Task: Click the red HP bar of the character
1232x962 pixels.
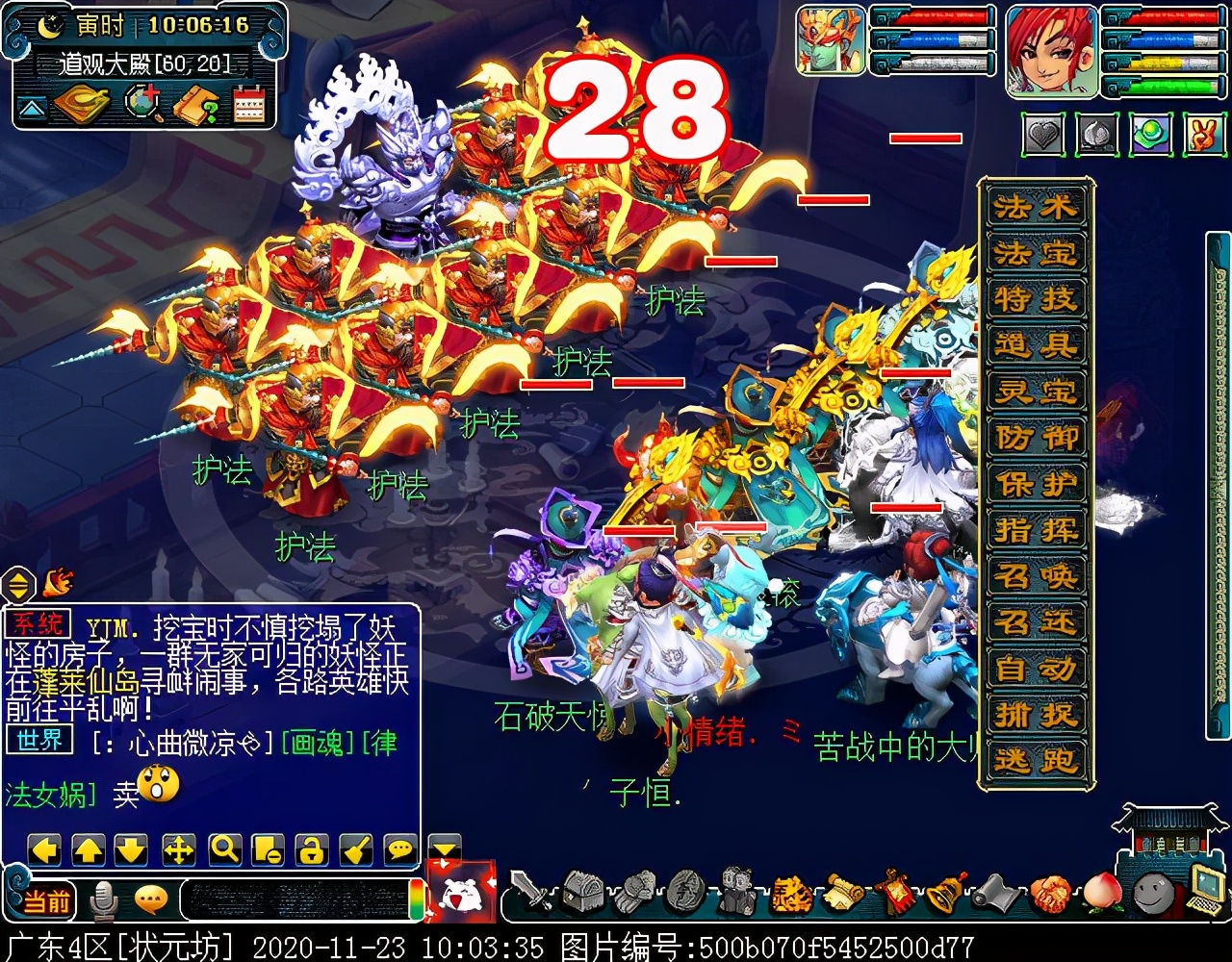Action: [1171, 18]
